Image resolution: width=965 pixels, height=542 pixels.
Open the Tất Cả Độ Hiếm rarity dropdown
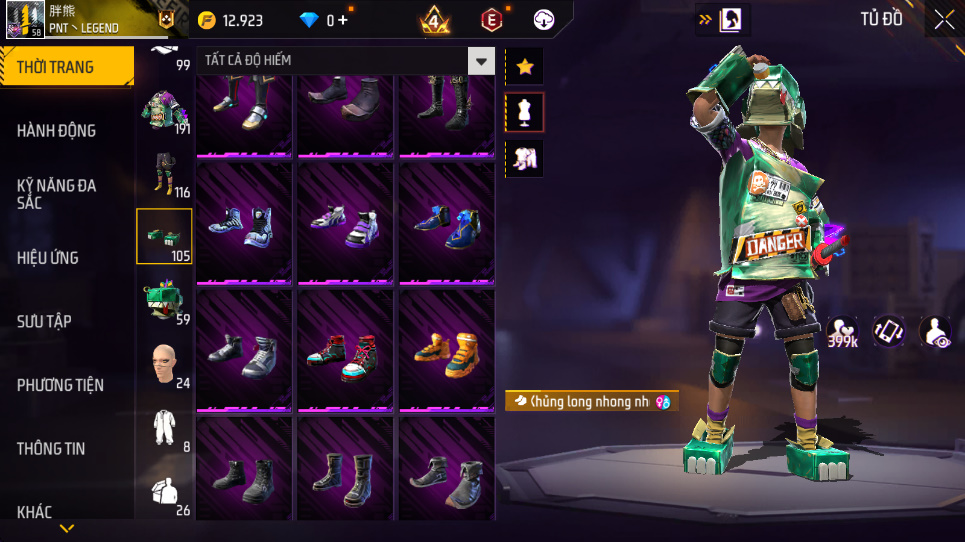point(482,61)
